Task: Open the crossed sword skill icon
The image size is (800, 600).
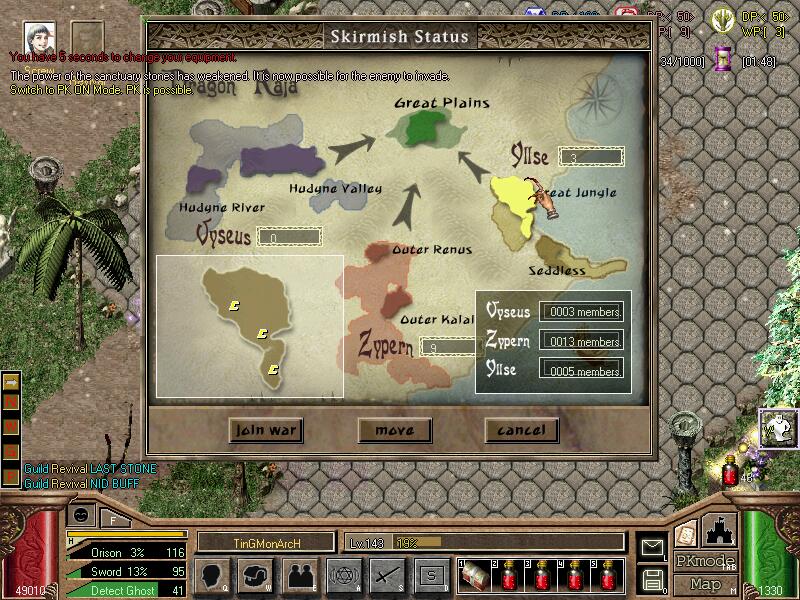Action: (x=386, y=575)
